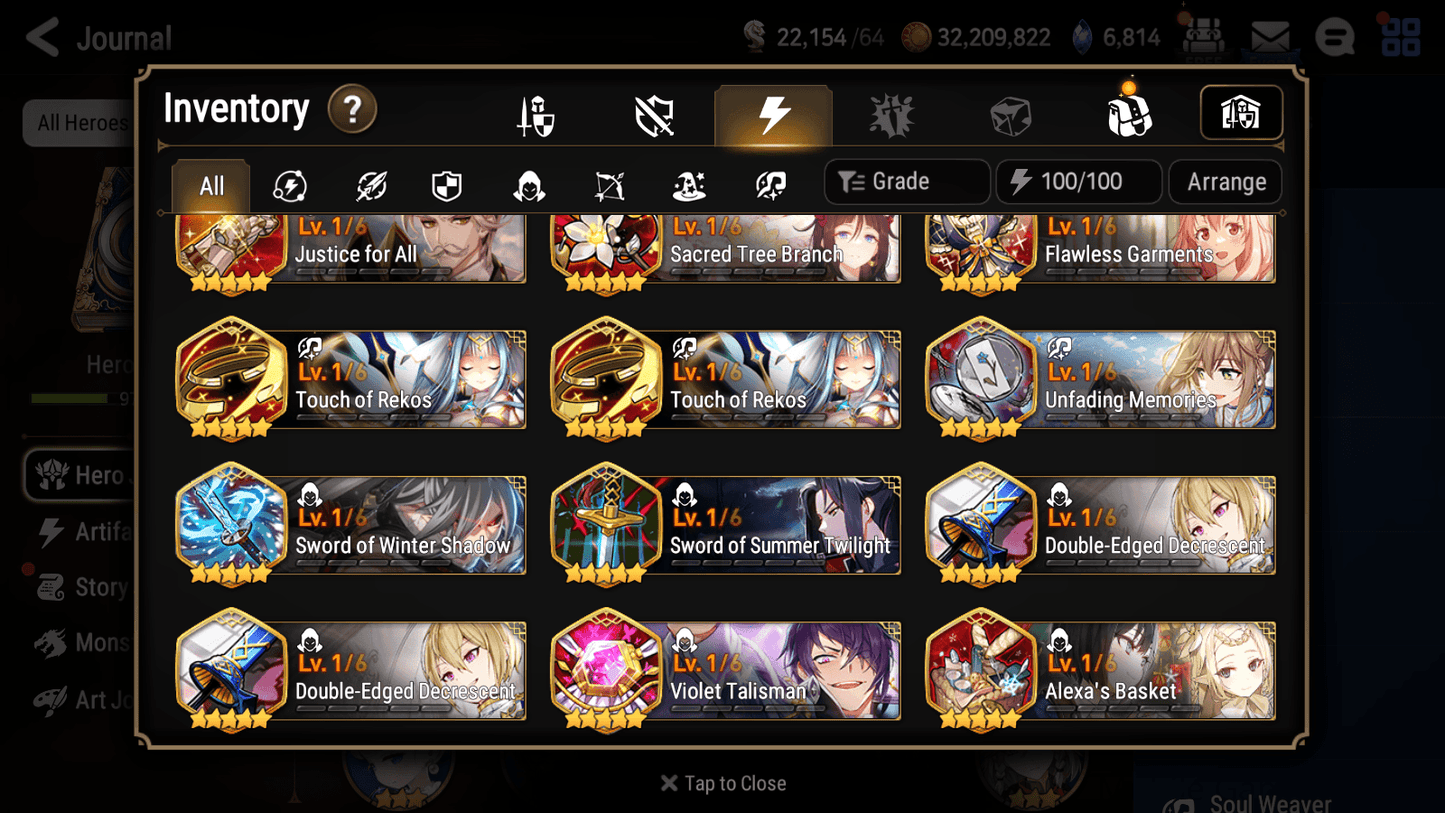
Task: Go back using the Journal arrow
Action: [42, 37]
